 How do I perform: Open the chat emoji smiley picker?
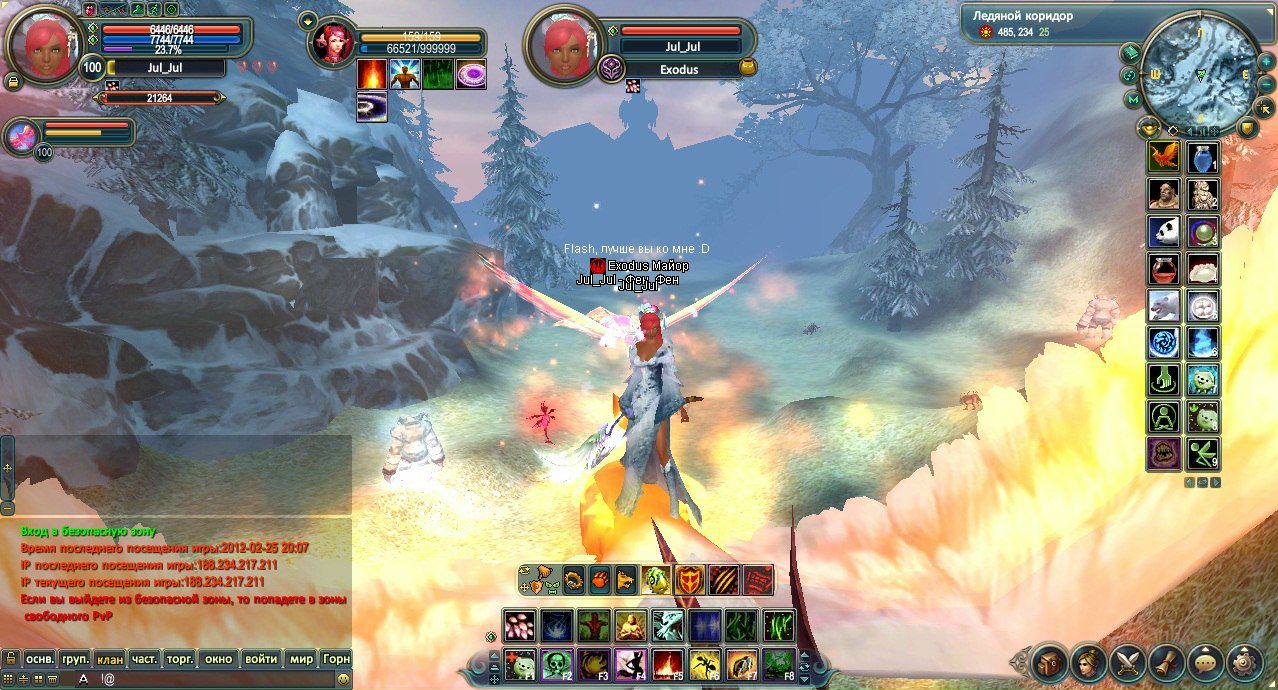pos(343,679)
